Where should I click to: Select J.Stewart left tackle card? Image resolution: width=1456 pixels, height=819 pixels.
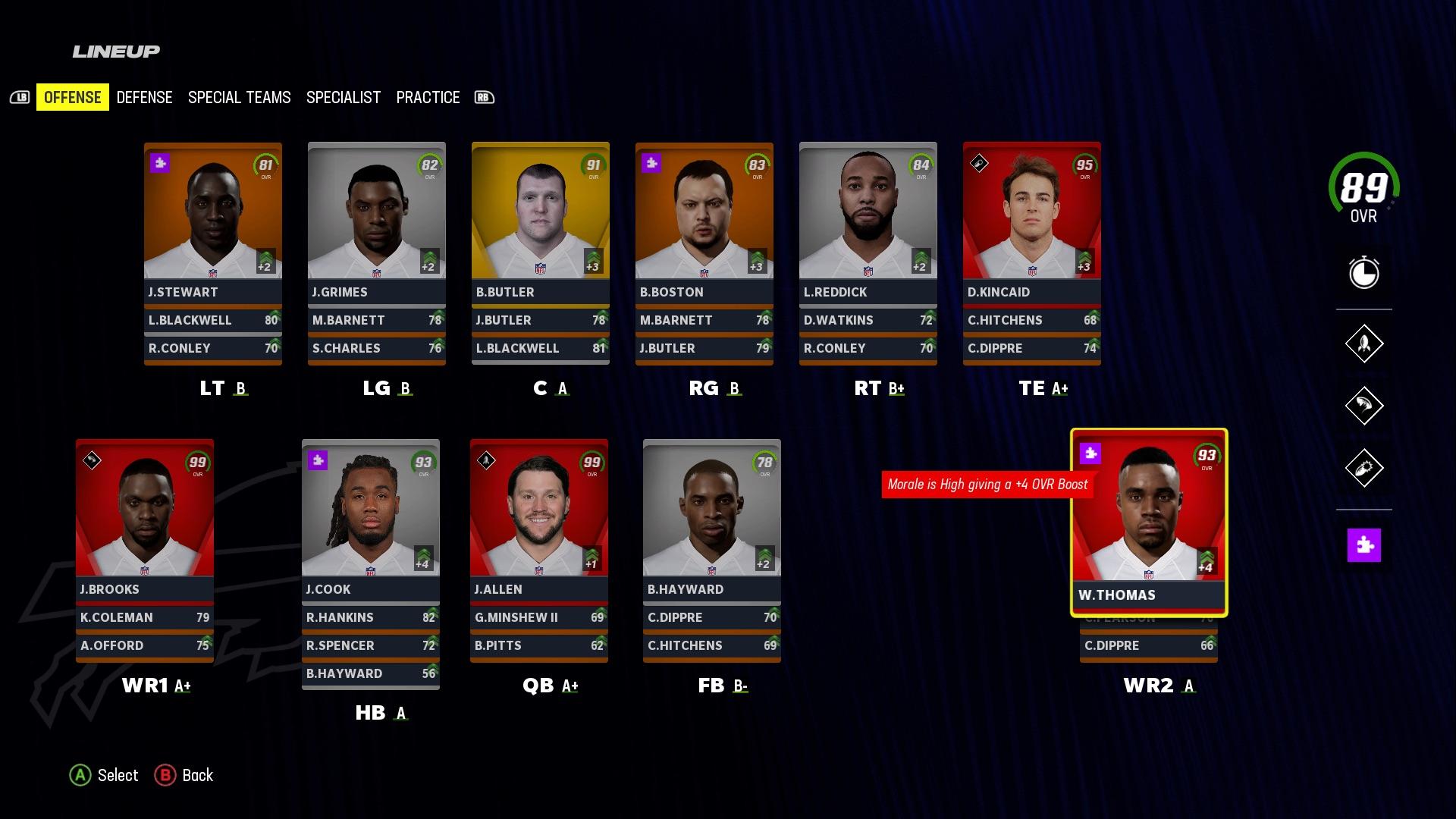(x=213, y=220)
